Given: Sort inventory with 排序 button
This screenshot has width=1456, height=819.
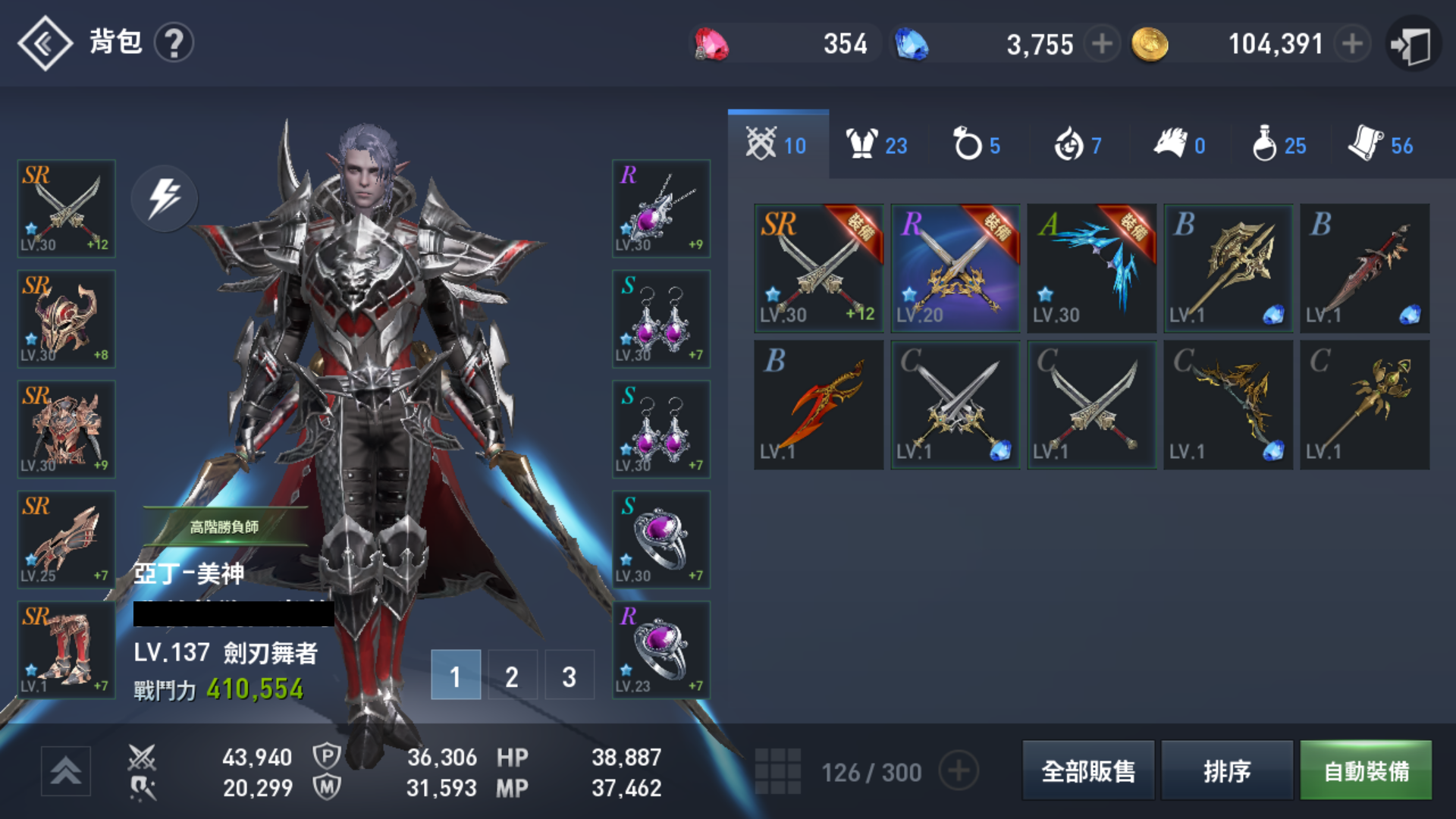Looking at the screenshot, I should 1226,770.
